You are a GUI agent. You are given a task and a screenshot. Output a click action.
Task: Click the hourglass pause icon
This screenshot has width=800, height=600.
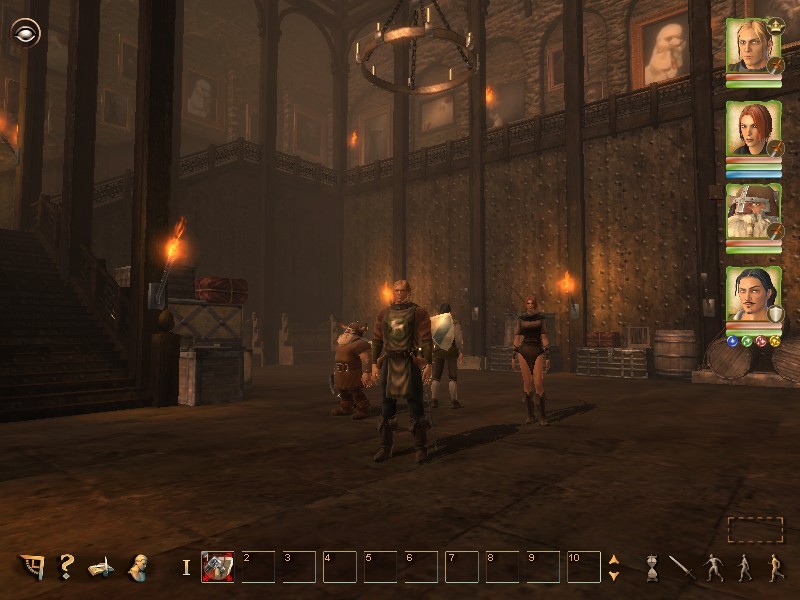click(652, 568)
